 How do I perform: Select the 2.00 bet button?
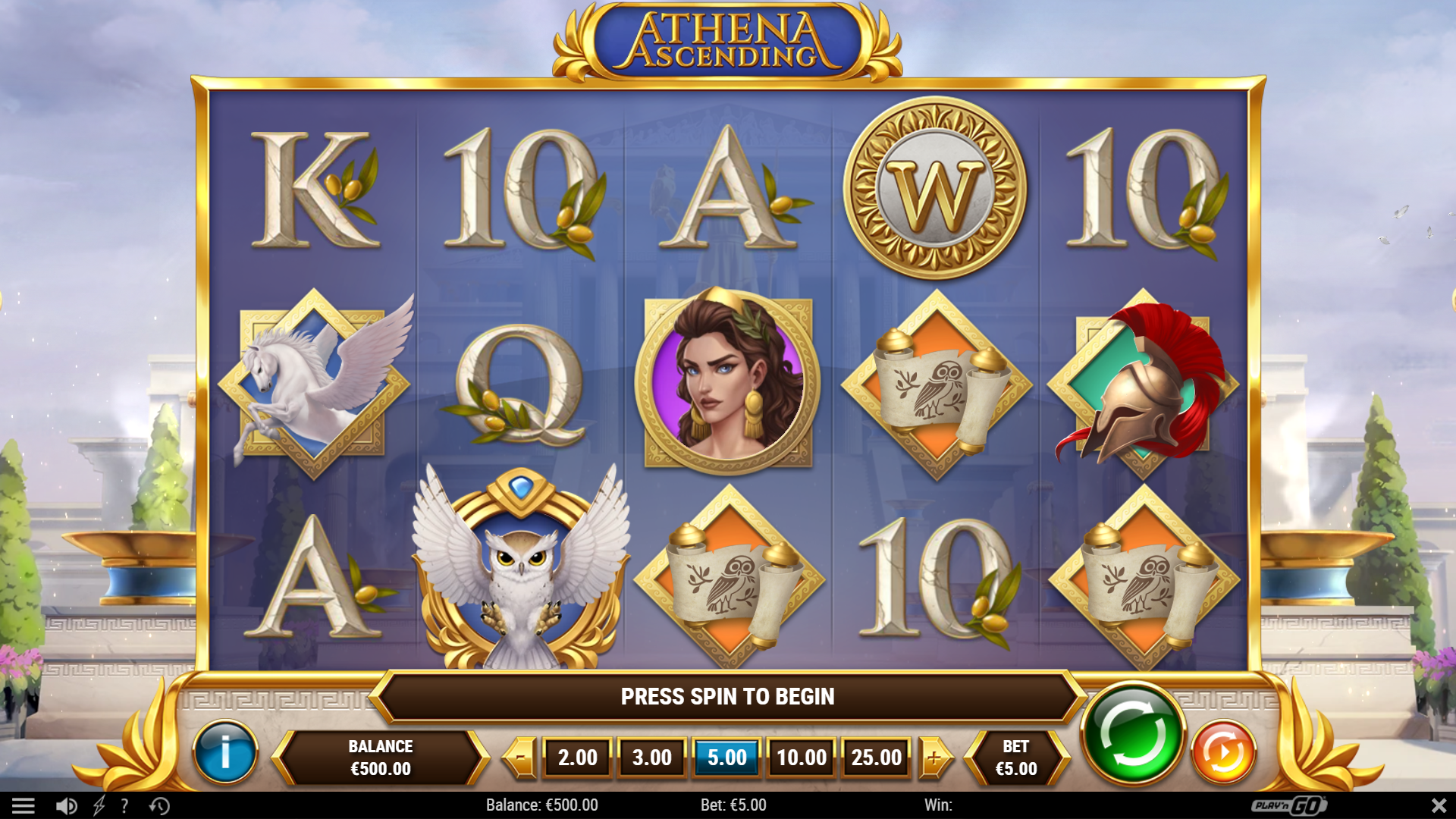coord(576,756)
